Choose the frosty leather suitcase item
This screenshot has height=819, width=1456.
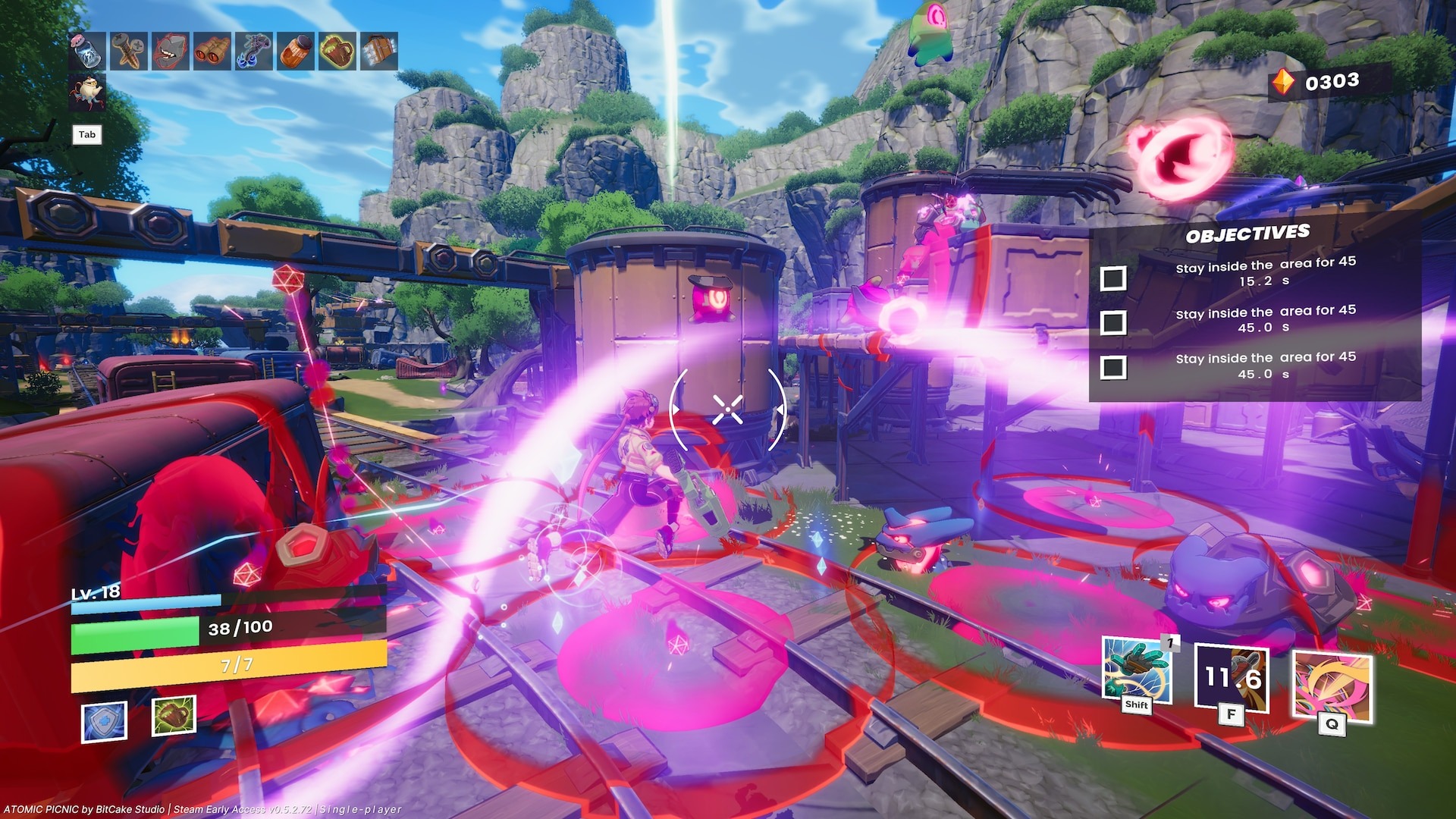pyautogui.click(x=378, y=51)
